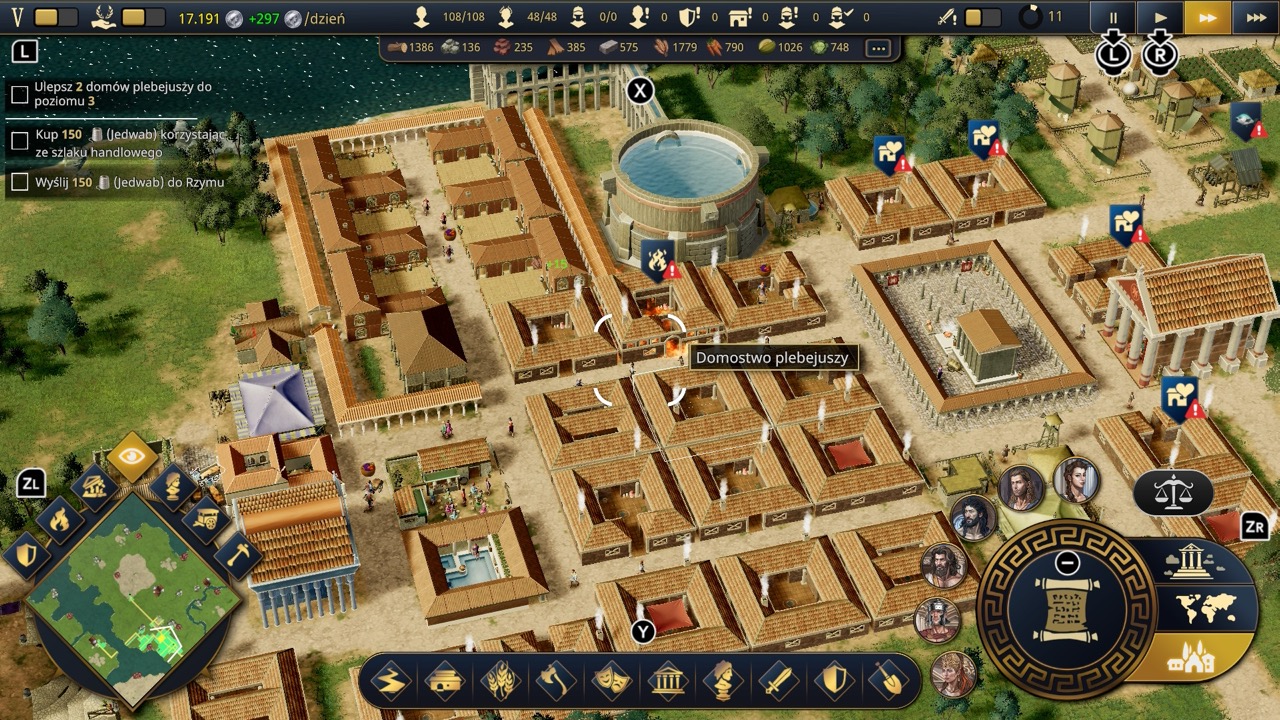
Task: Select the woman advisor portrait with braided hair
Action: 1075,481
